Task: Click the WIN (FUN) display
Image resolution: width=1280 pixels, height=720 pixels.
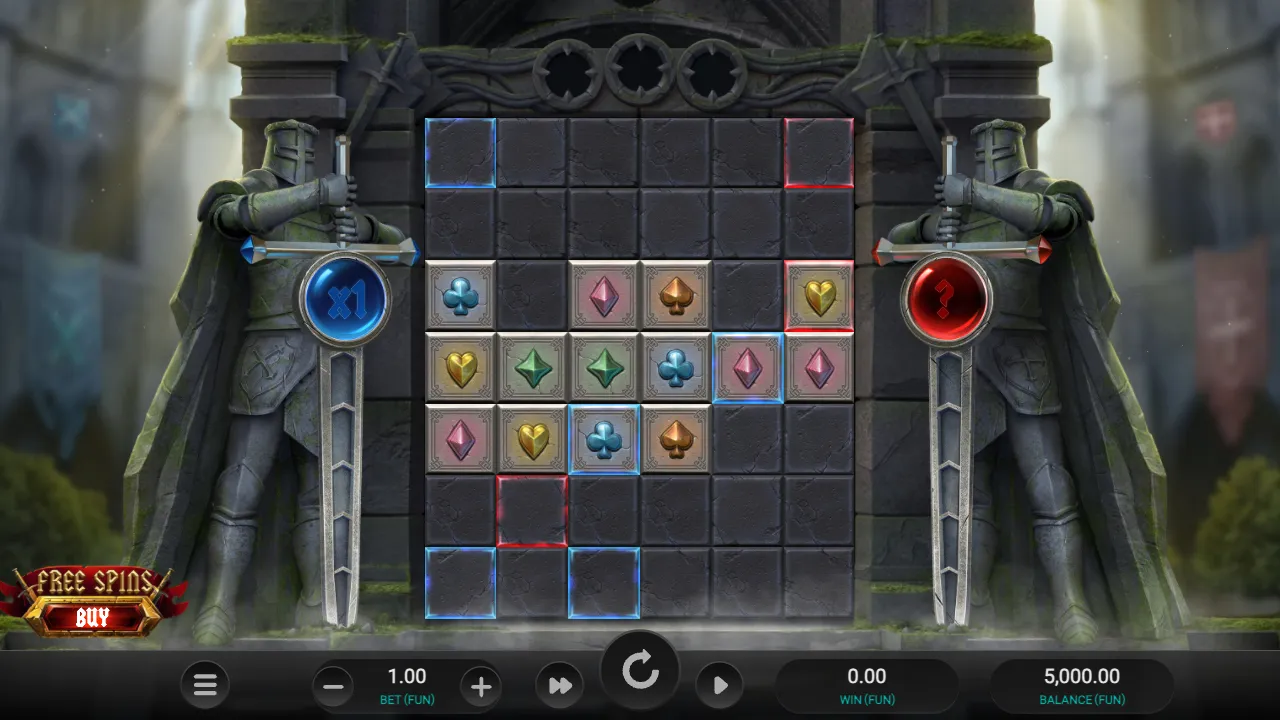Action: click(866, 686)
